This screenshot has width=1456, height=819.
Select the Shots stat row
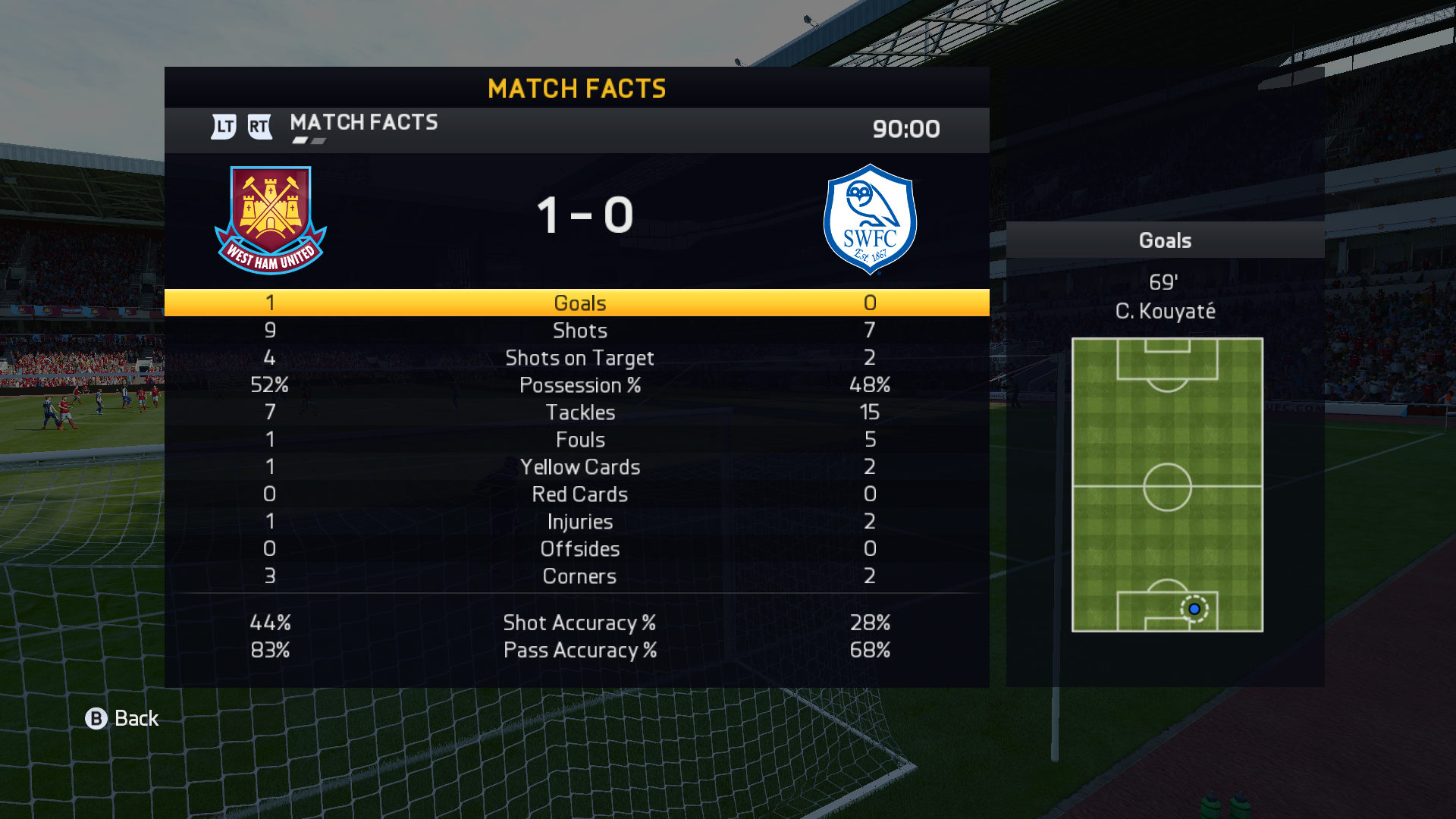coord(579,331)
